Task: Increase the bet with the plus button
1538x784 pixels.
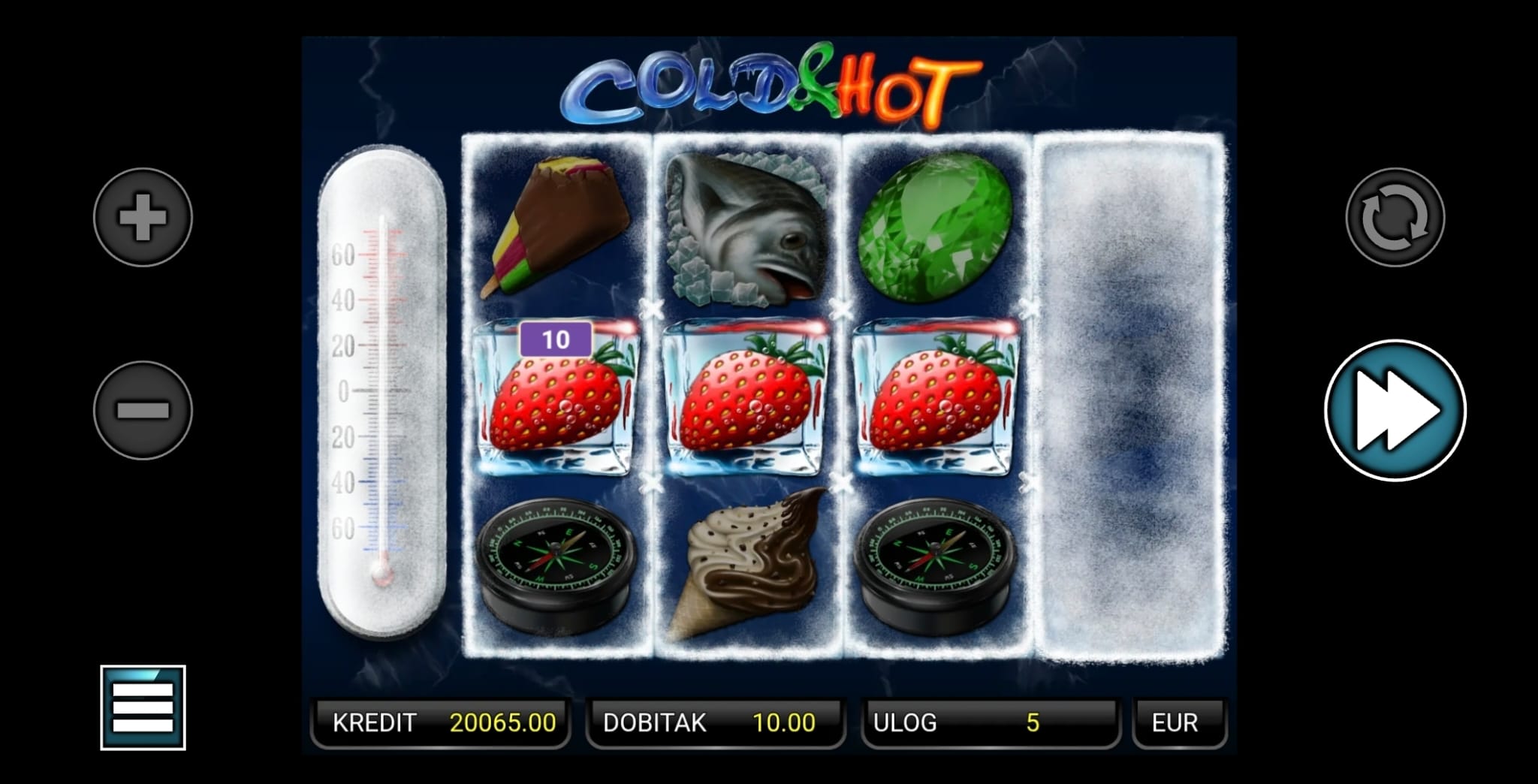Action: point(143,218)
